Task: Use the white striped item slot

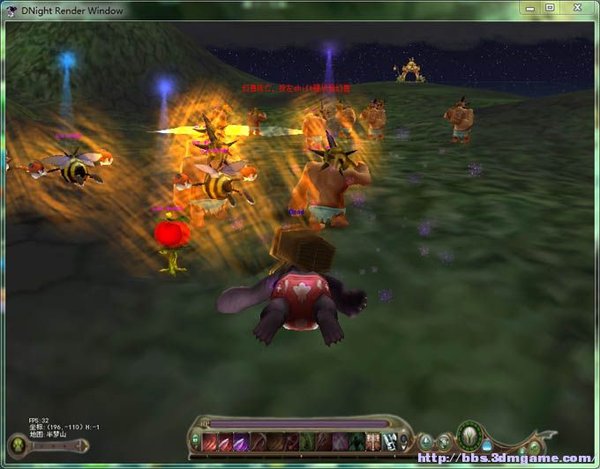Action: [387, 442]
